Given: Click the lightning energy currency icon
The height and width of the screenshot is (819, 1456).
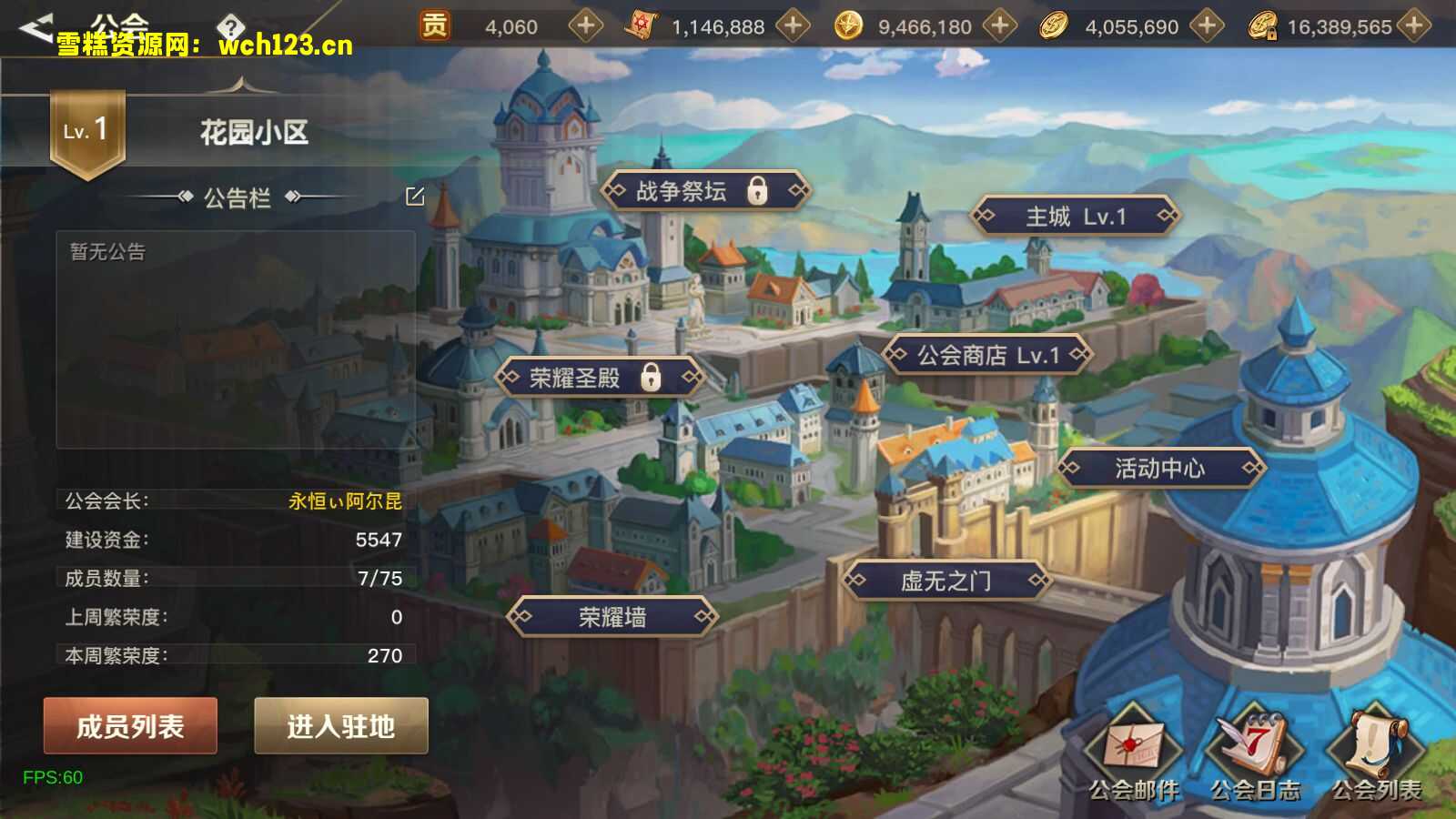Looking at the screenshot, I should (850, 25).
